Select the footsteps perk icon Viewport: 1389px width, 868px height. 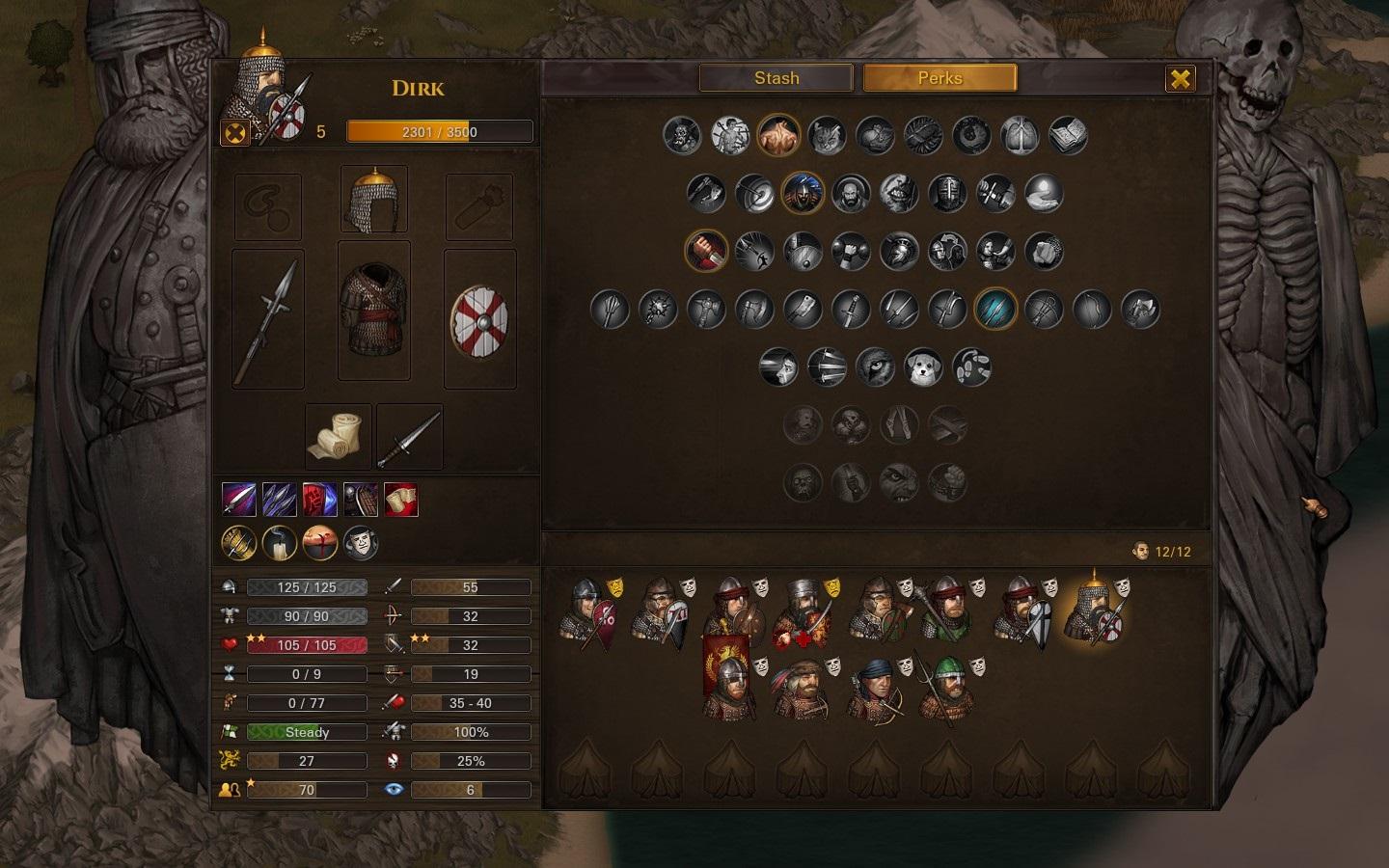coord(971,367)
